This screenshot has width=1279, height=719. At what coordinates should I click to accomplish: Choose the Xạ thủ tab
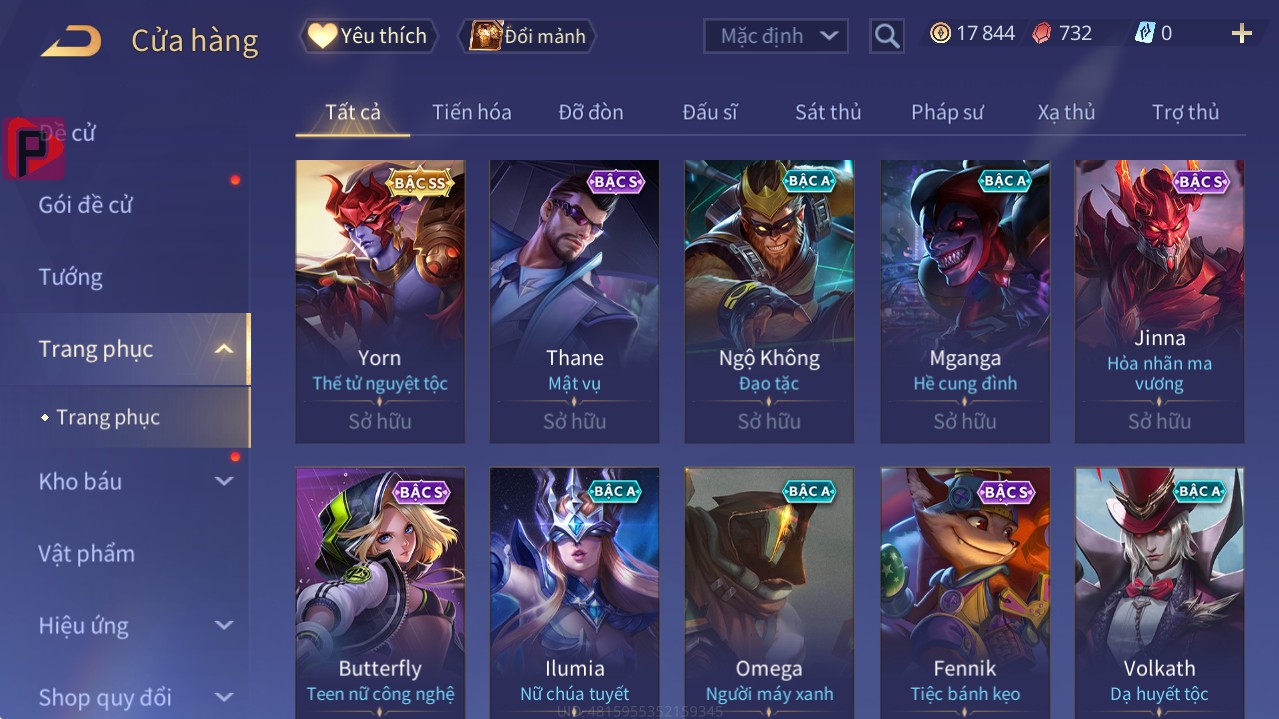click(1066, 112)
